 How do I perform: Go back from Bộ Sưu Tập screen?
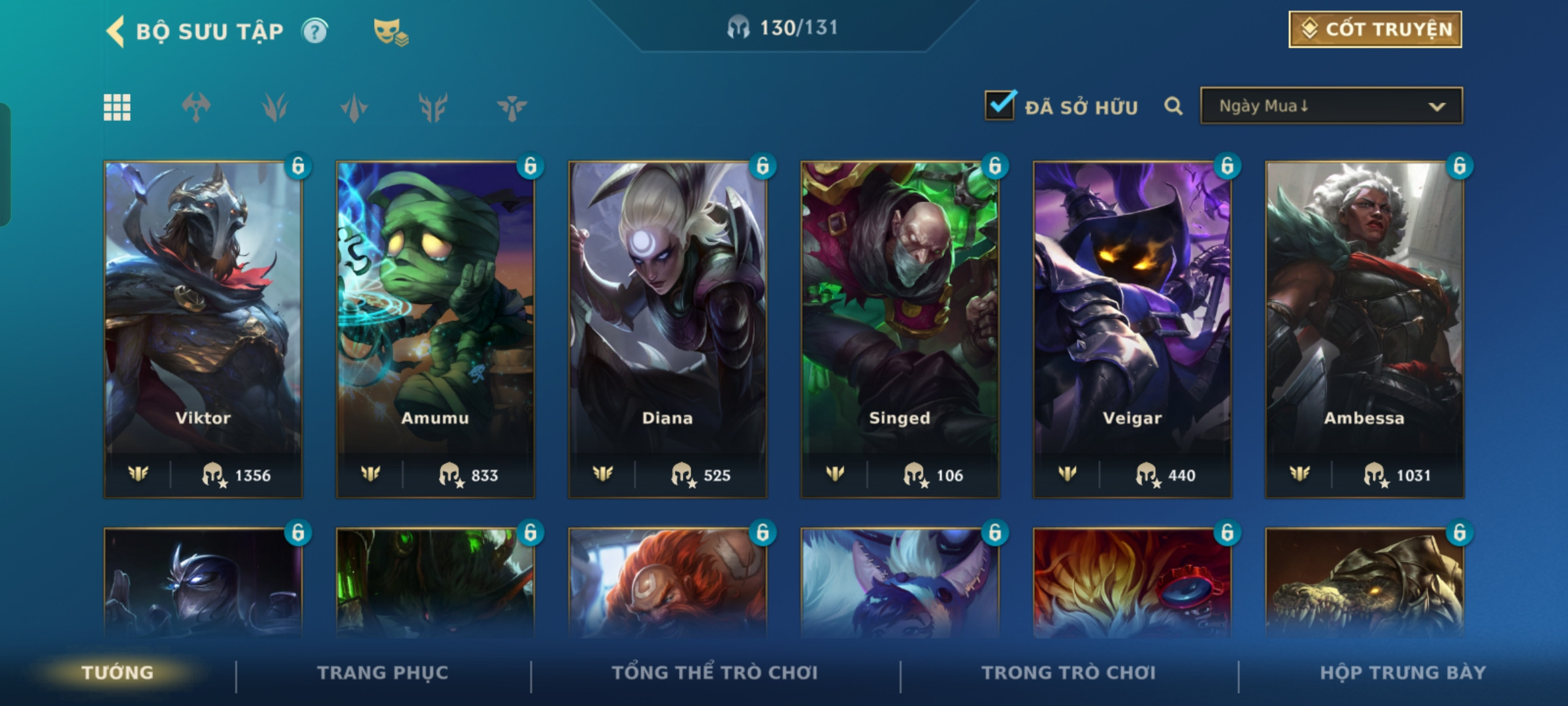point(116,31)
